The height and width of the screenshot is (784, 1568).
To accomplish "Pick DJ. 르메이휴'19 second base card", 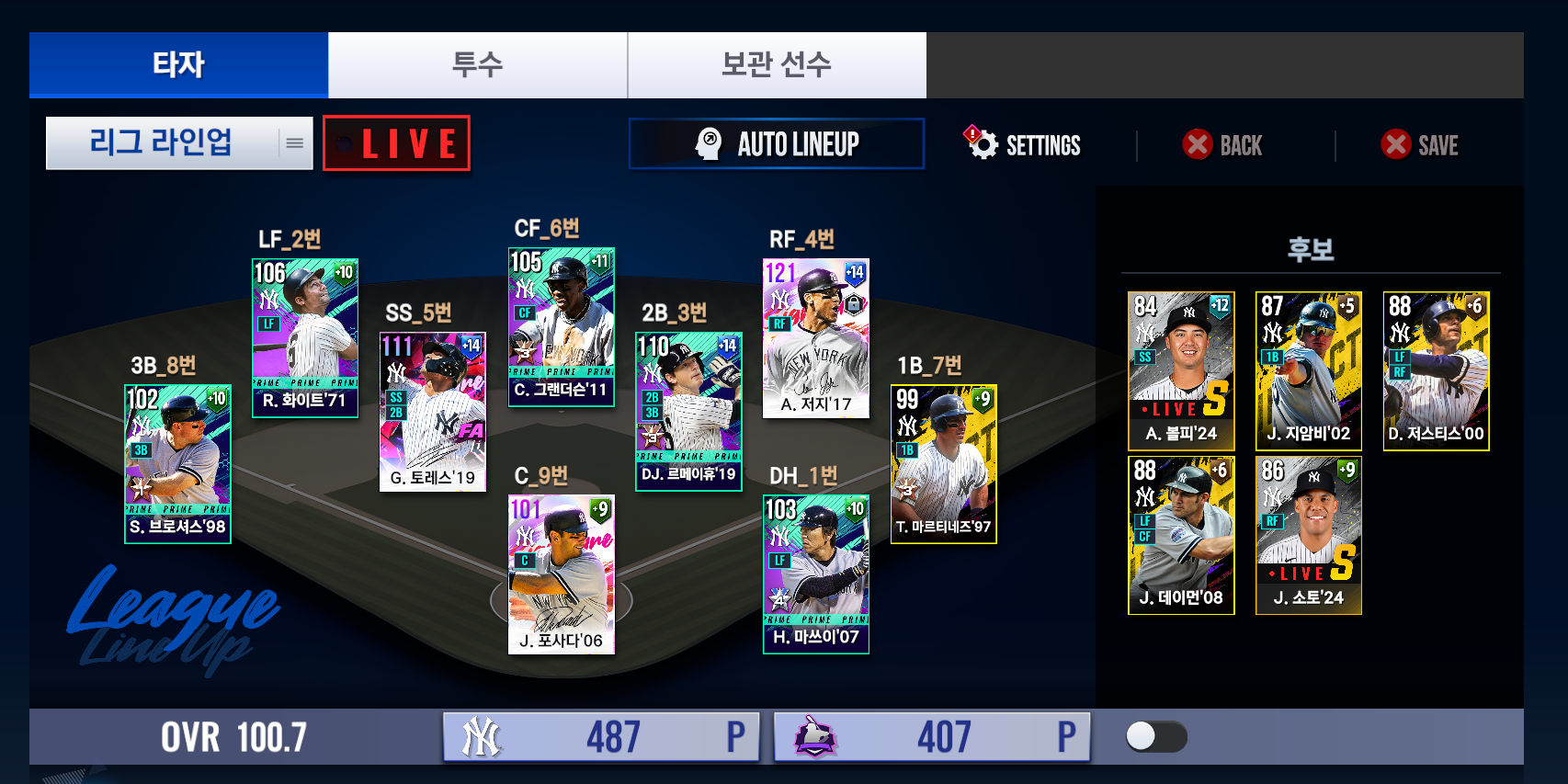I will pyautogui.click(x=688, y=412).
